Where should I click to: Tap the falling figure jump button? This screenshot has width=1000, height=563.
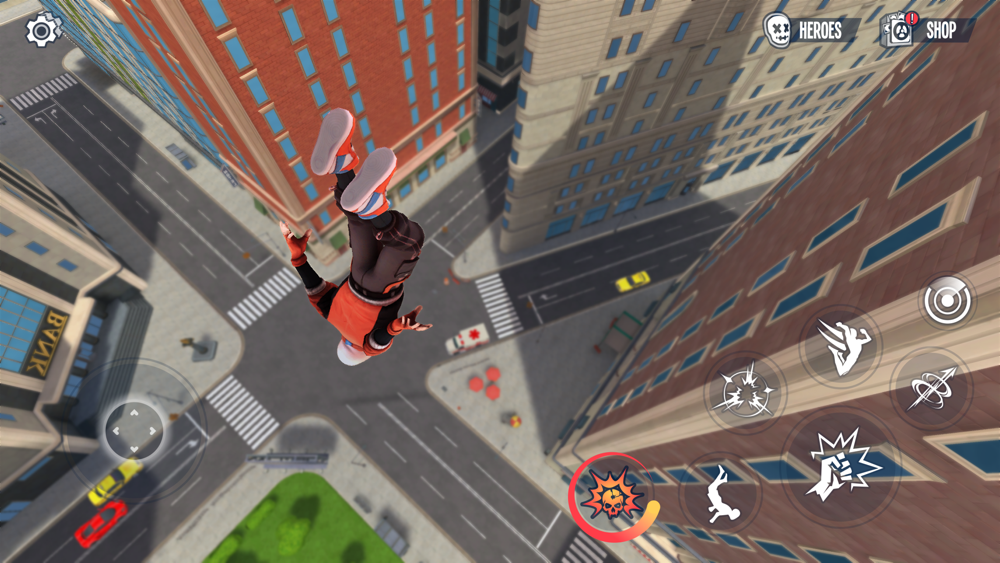click(x=720, y=494)
